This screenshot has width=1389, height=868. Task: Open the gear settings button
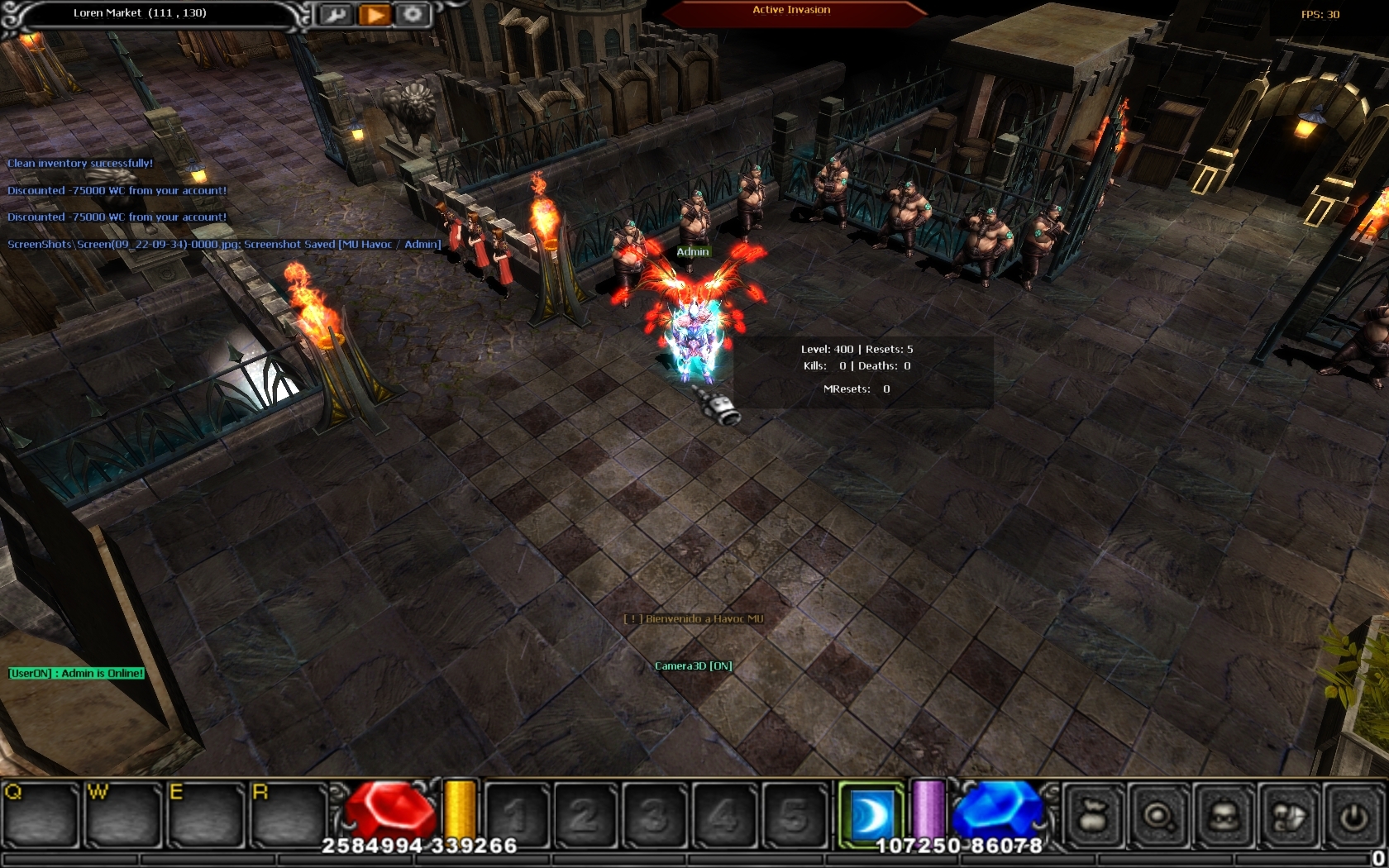(x=413, y=15)
